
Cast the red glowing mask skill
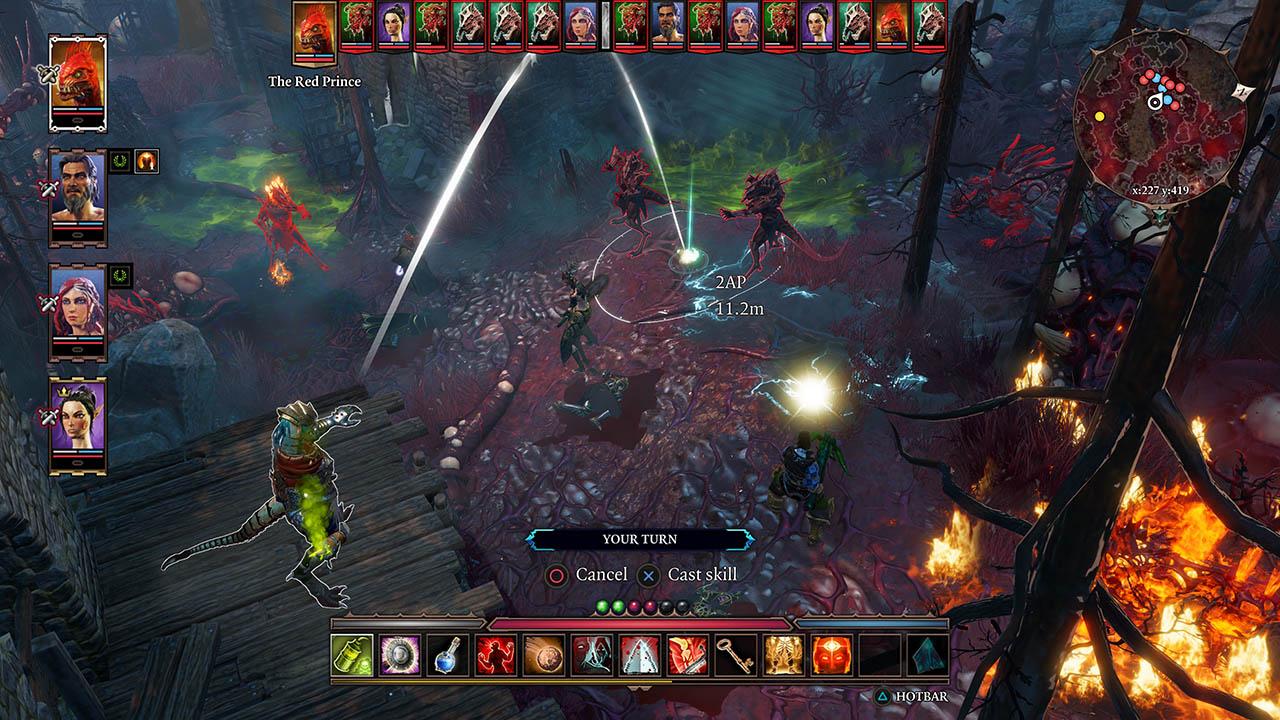coord(831,655)
